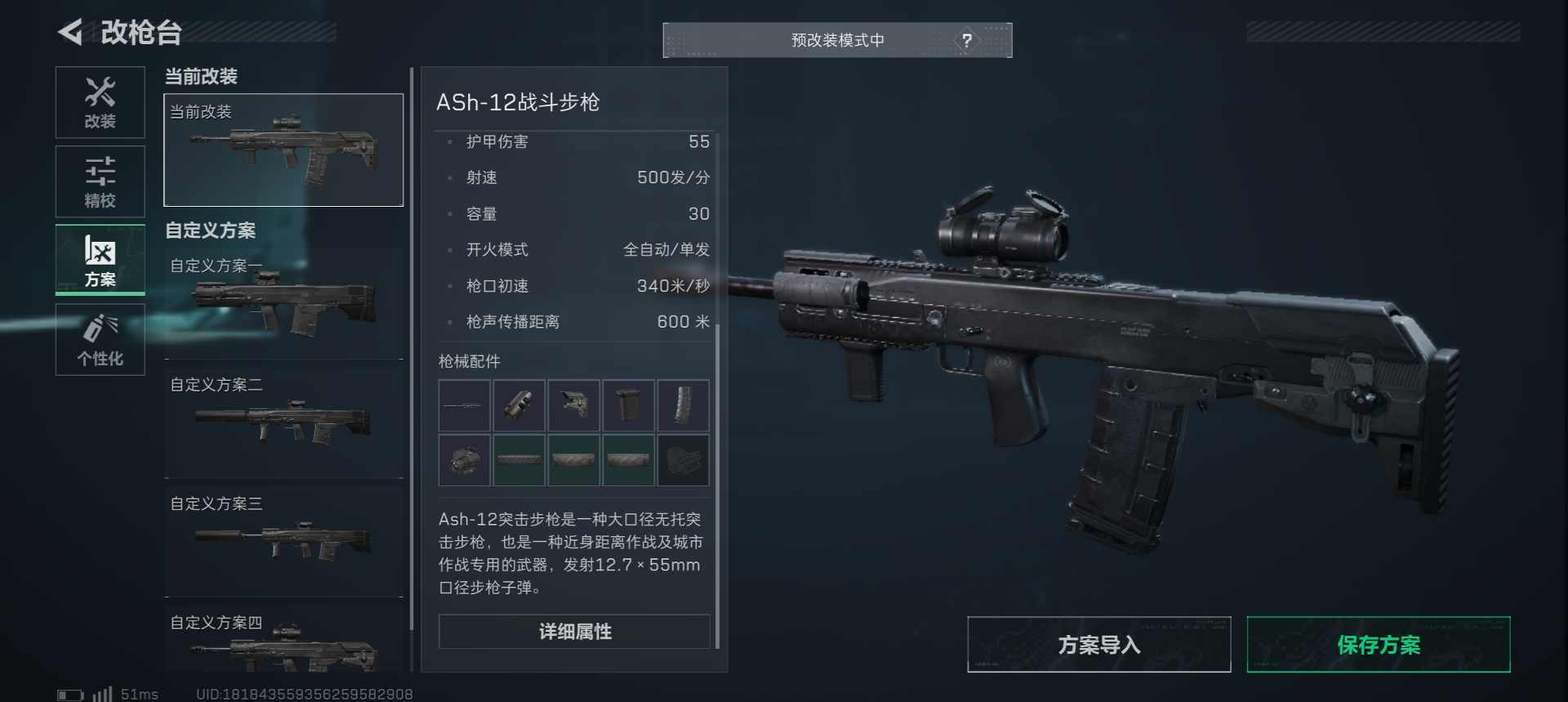Open the 个性化 (Personalization) spray icon
This screenshot has height=702, width=1568.
point(100,339)
